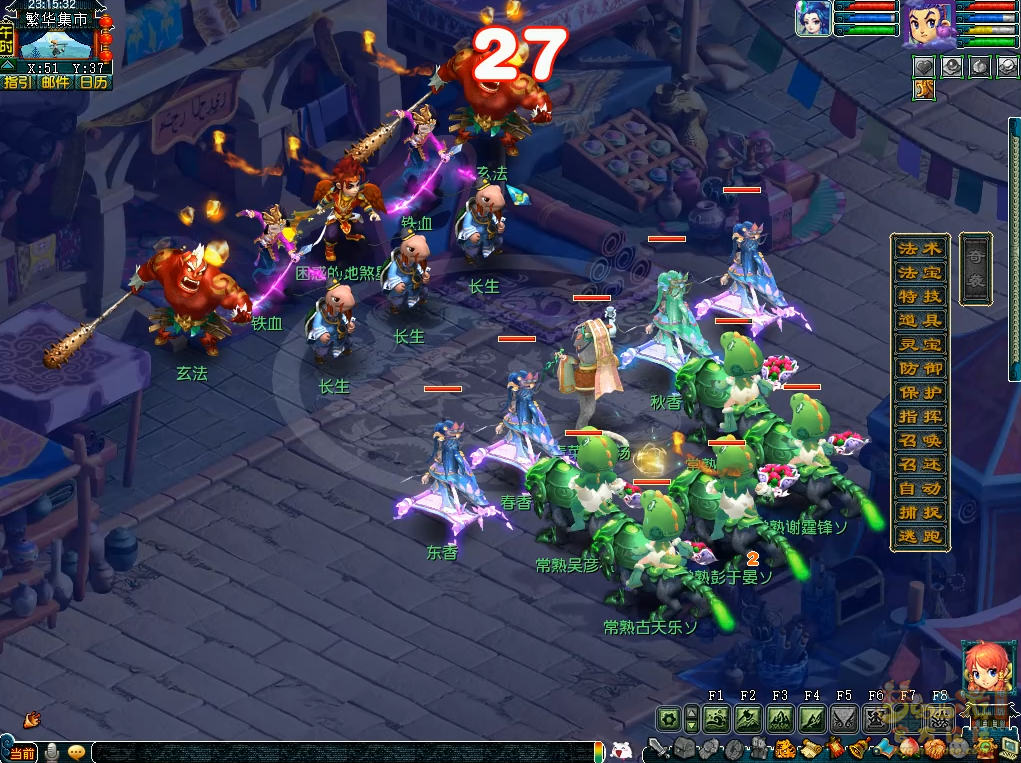This screenshot has width=1021, height=763.
Task: Open the 邮件 mail button
Action: [55, 82]
